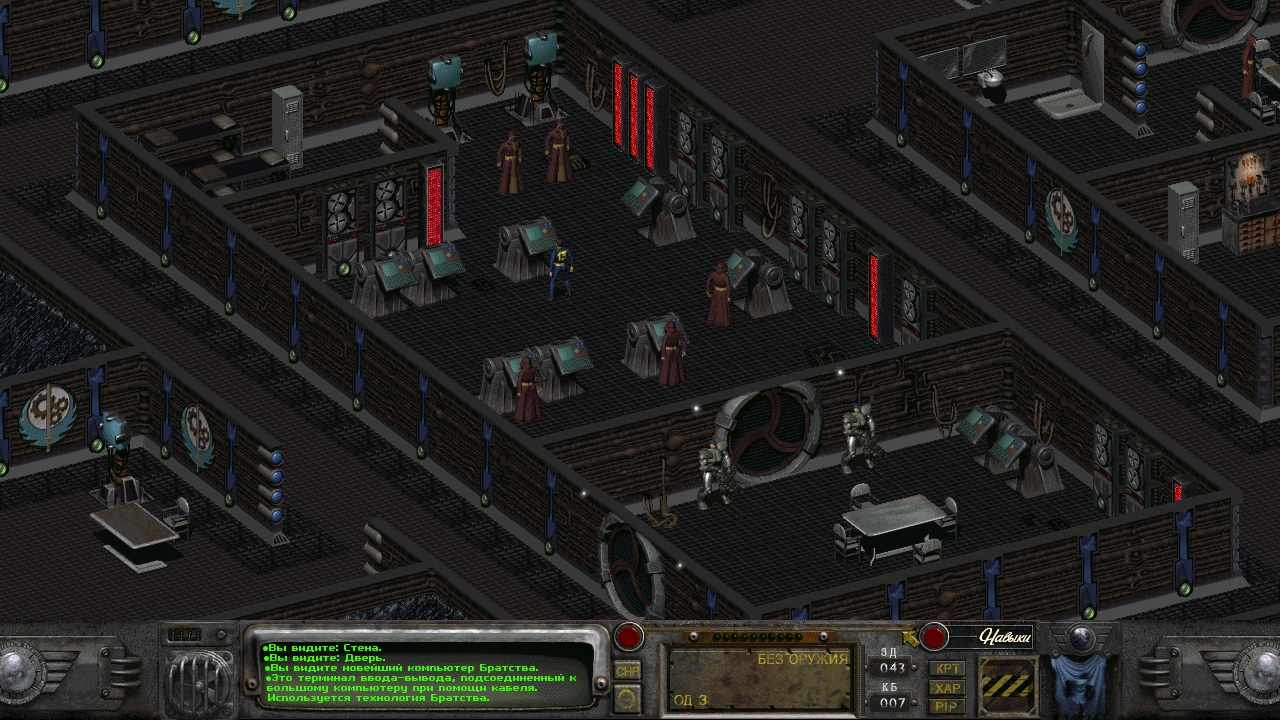Viewport: 1280px width, 720px height.
Task: Click the green text message log
Action: tap(425, 673)
